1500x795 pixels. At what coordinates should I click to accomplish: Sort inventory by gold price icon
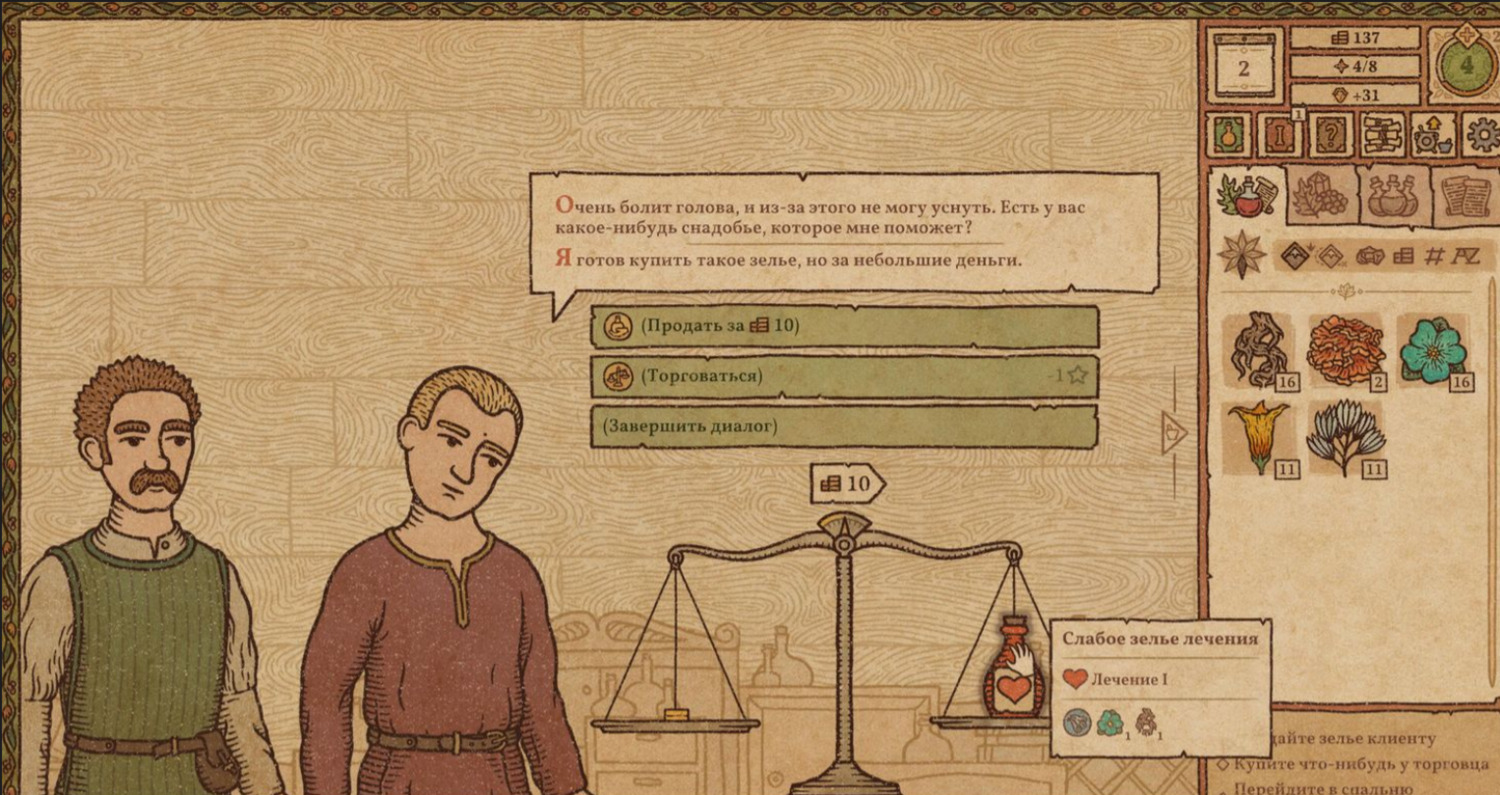(x=1403, y=256)
